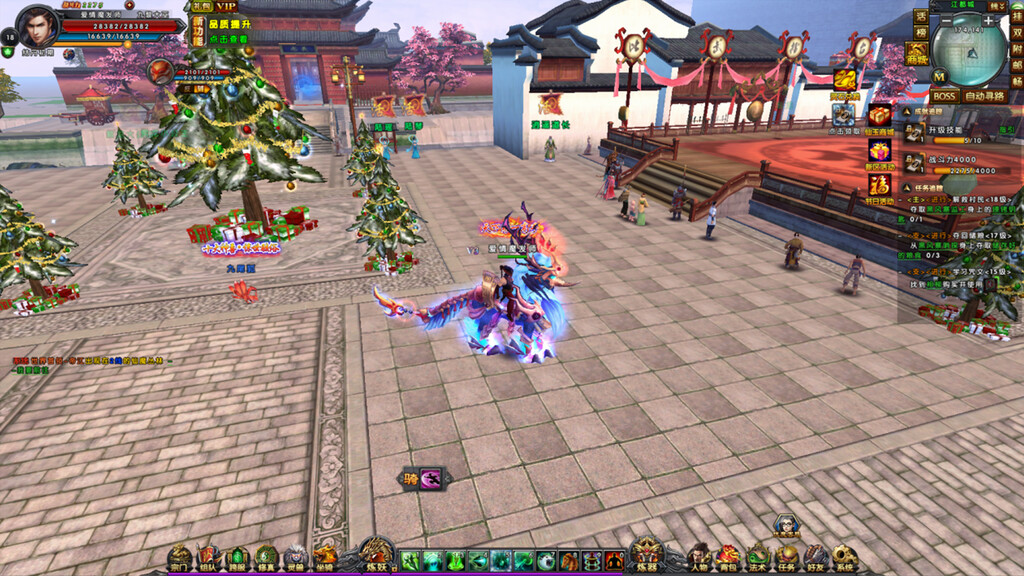The image size is (1024, 576).
Task: Open the VIP panel
Action: (x=226, y=7)
